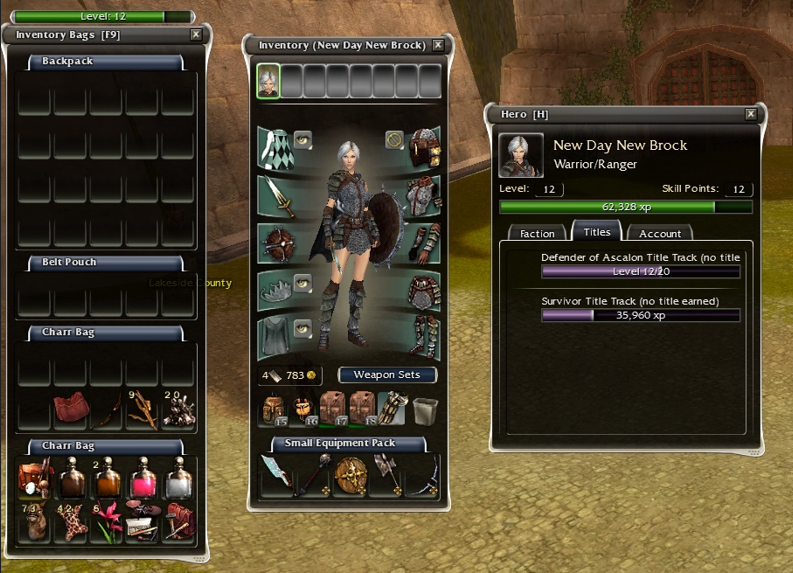793x573 pixels.
Task: Select the Titles tab
Action: 596,232
